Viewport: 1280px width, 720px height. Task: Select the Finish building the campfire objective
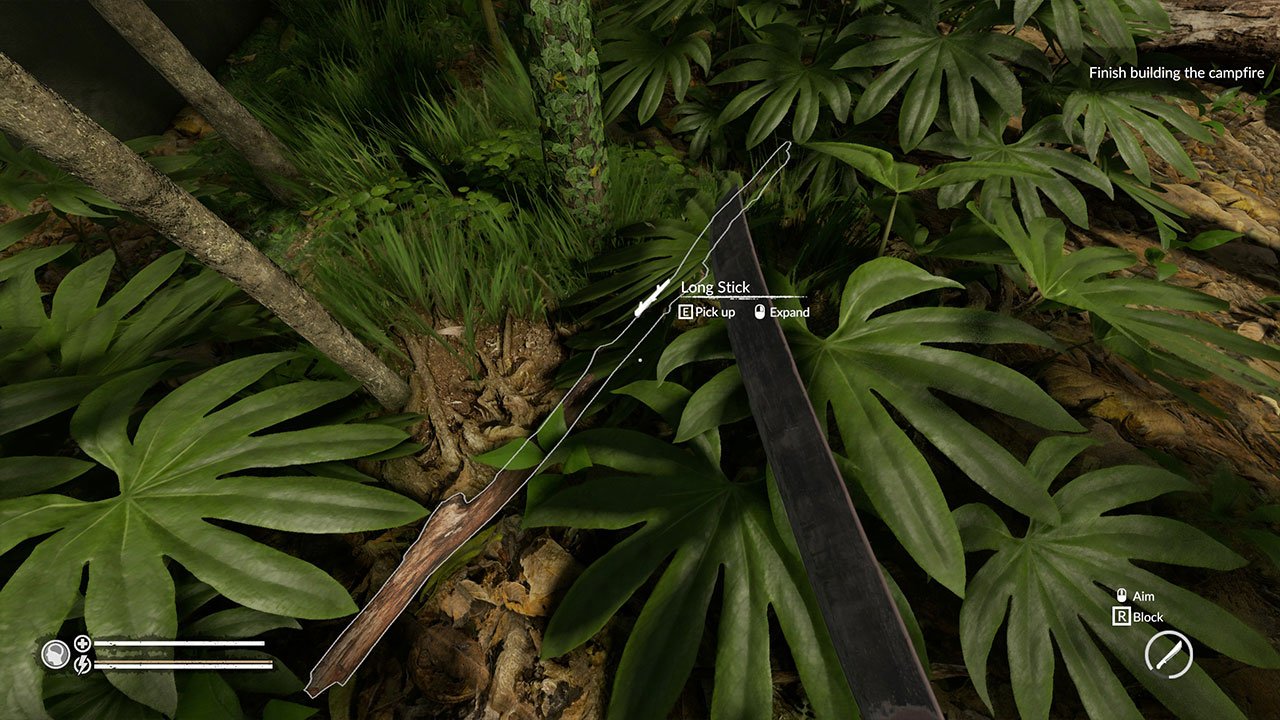(1175, 72)
